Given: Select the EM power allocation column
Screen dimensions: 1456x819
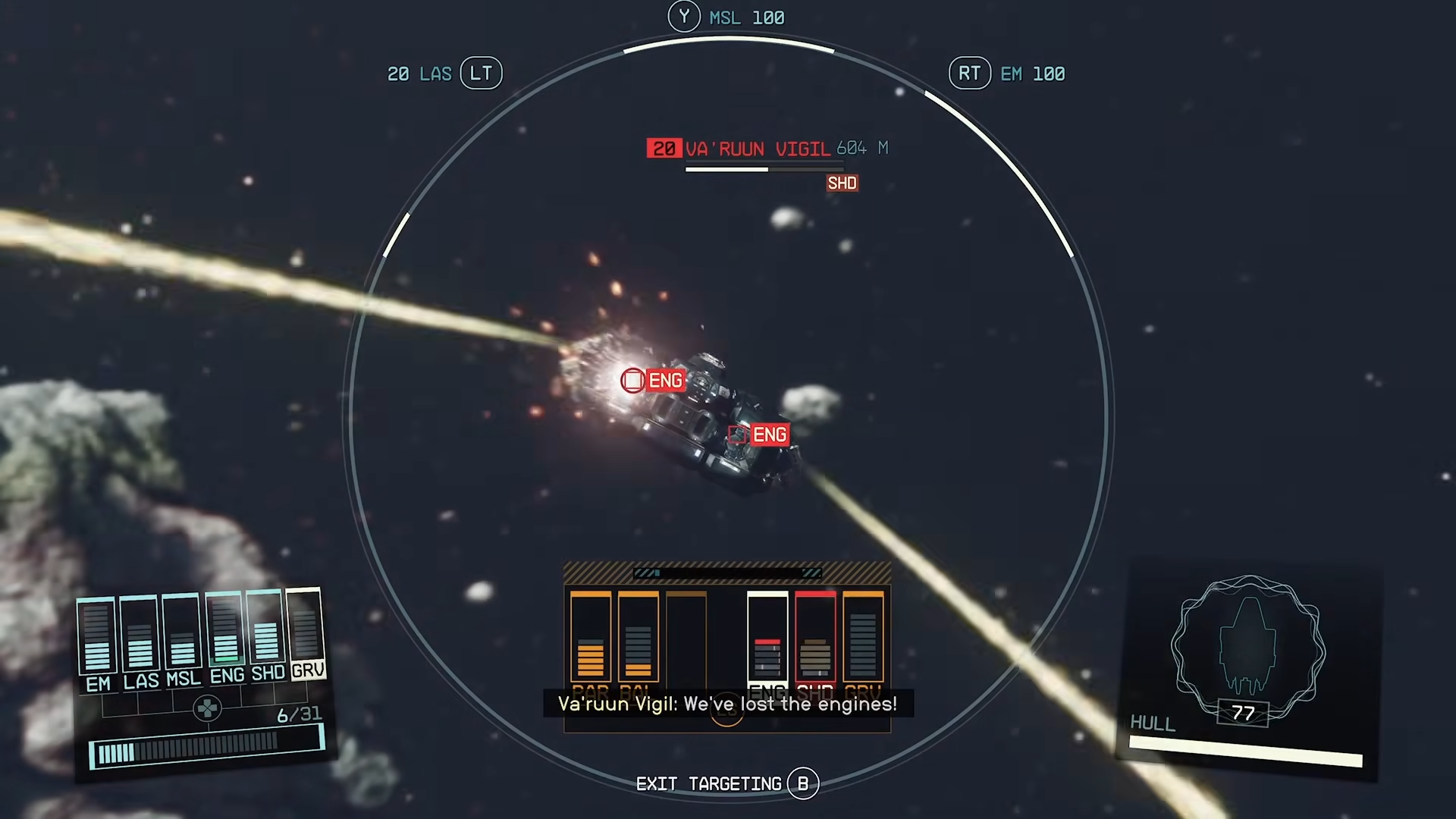Looking at the screenshot, I should (96, 635).
